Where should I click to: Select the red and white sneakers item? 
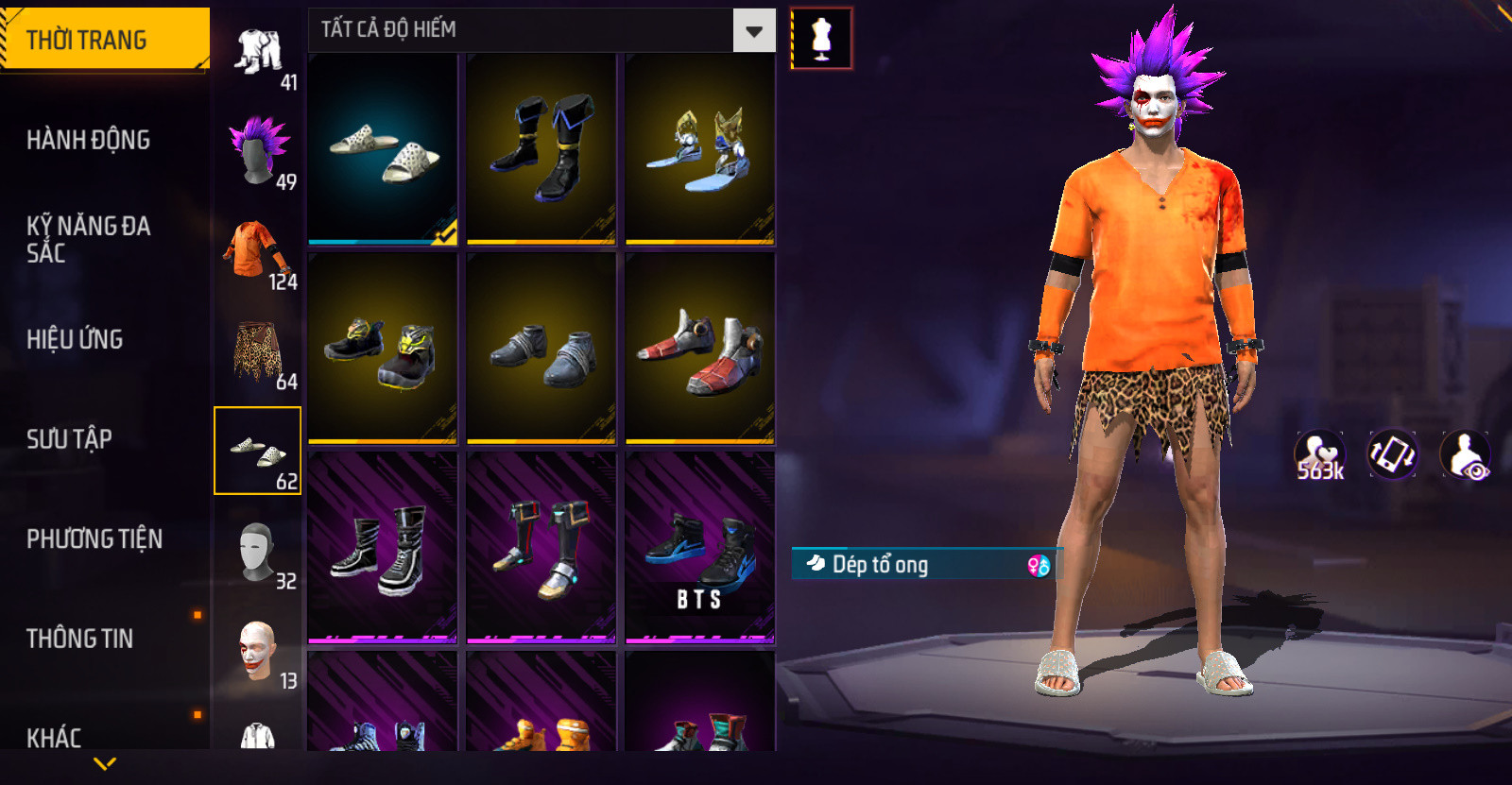point(700,348)
